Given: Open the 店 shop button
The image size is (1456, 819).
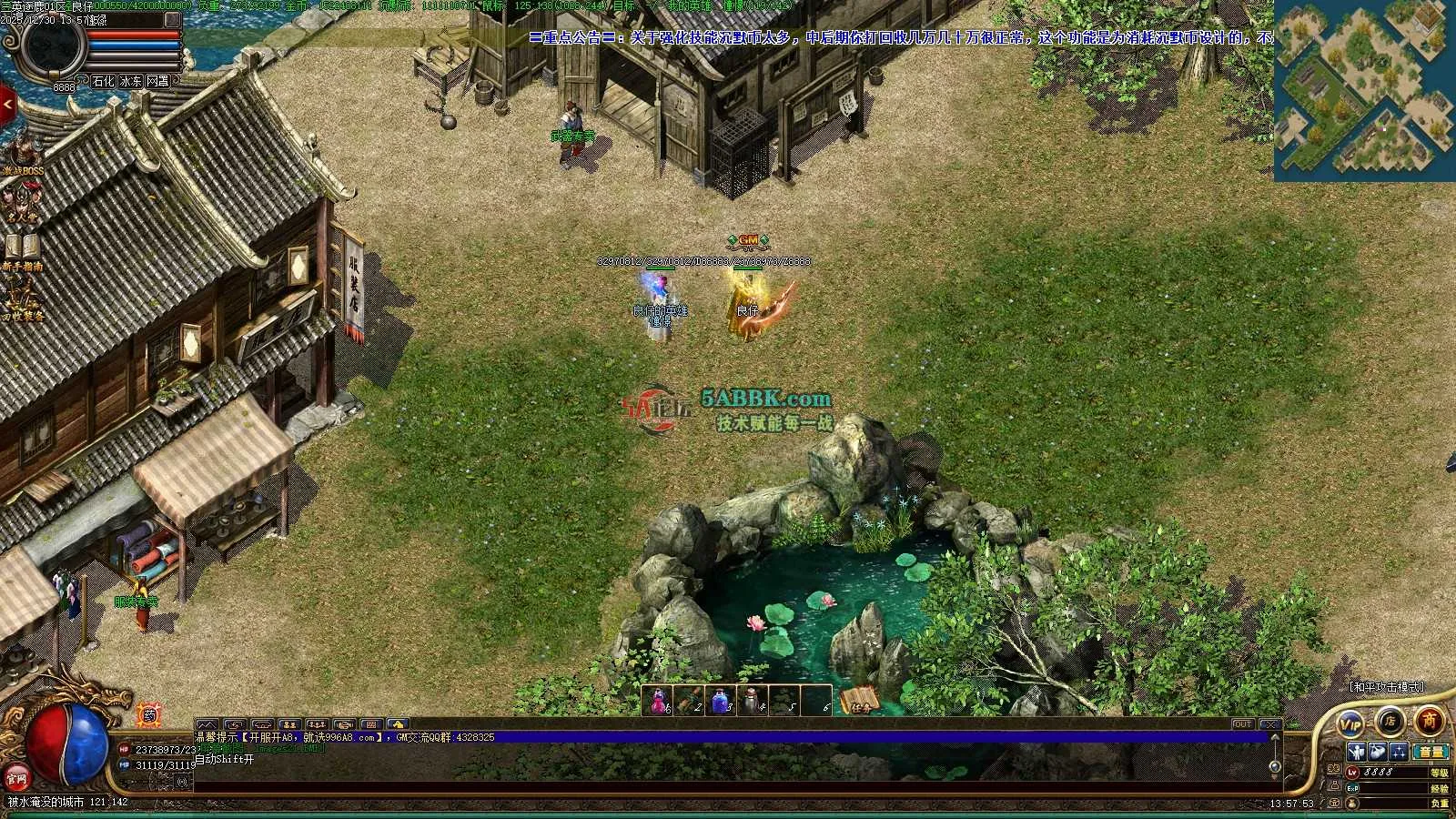Looking at the screenshot, I should pos(1390,722).
